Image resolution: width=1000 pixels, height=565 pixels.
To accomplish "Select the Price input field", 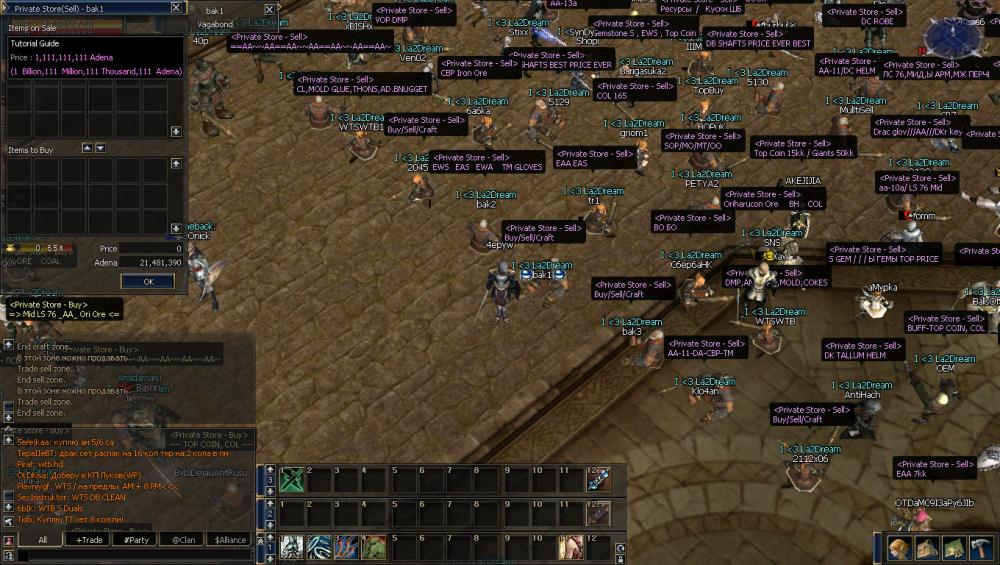I will point(152,248).
